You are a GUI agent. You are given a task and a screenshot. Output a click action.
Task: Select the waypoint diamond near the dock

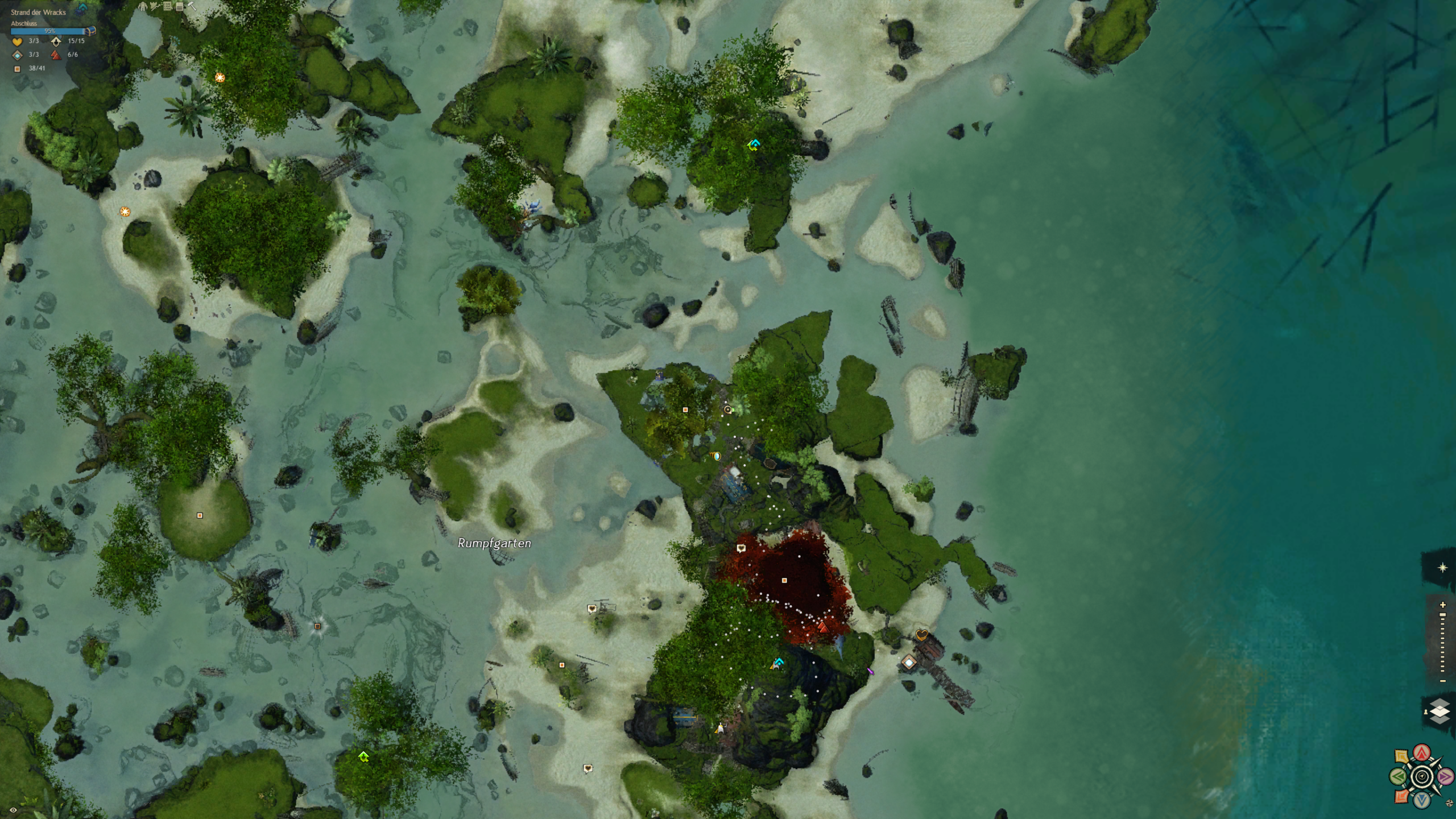click(909, 663)
